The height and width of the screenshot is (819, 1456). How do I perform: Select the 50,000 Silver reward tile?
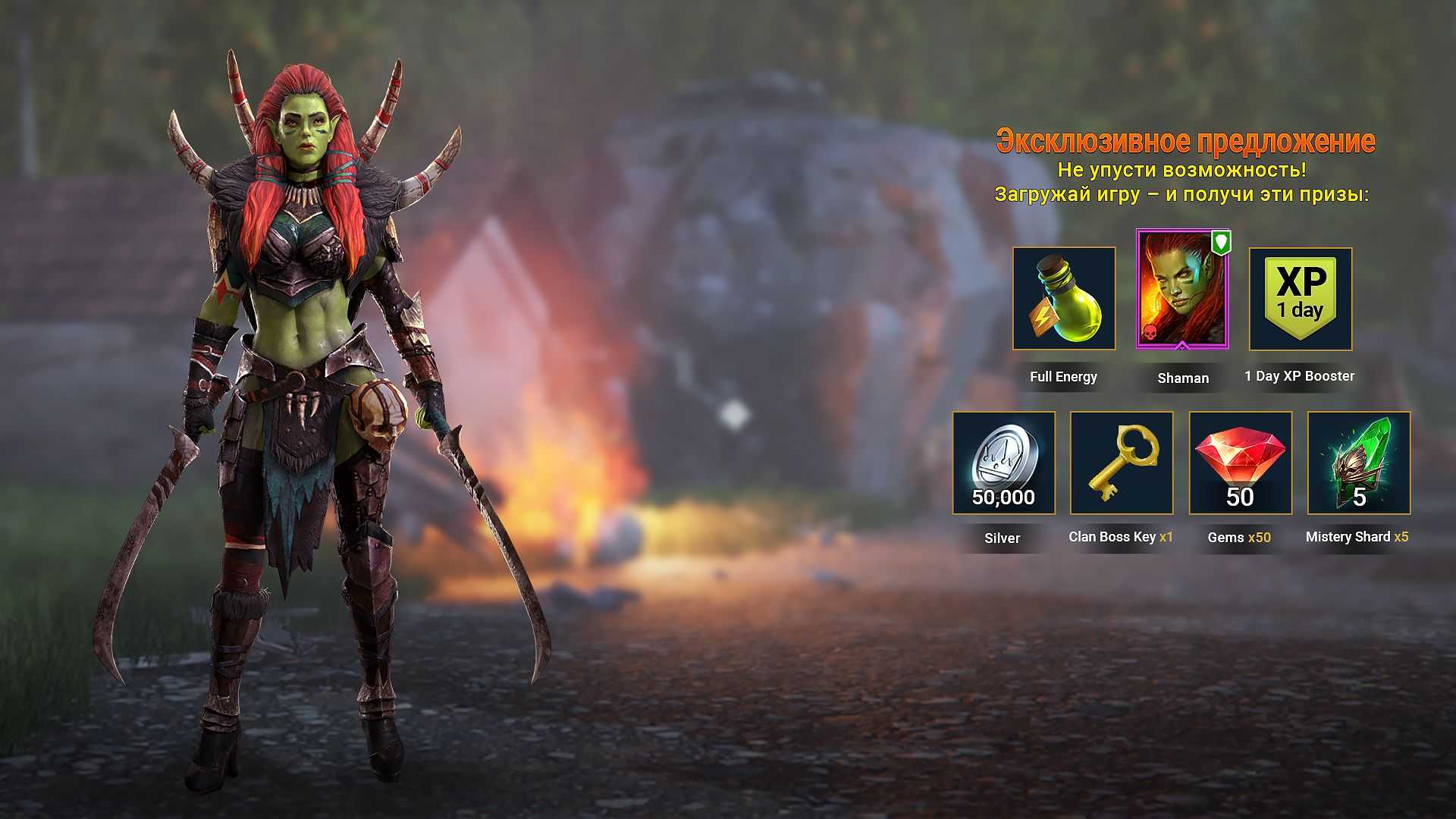click(x=1003, y=463)
